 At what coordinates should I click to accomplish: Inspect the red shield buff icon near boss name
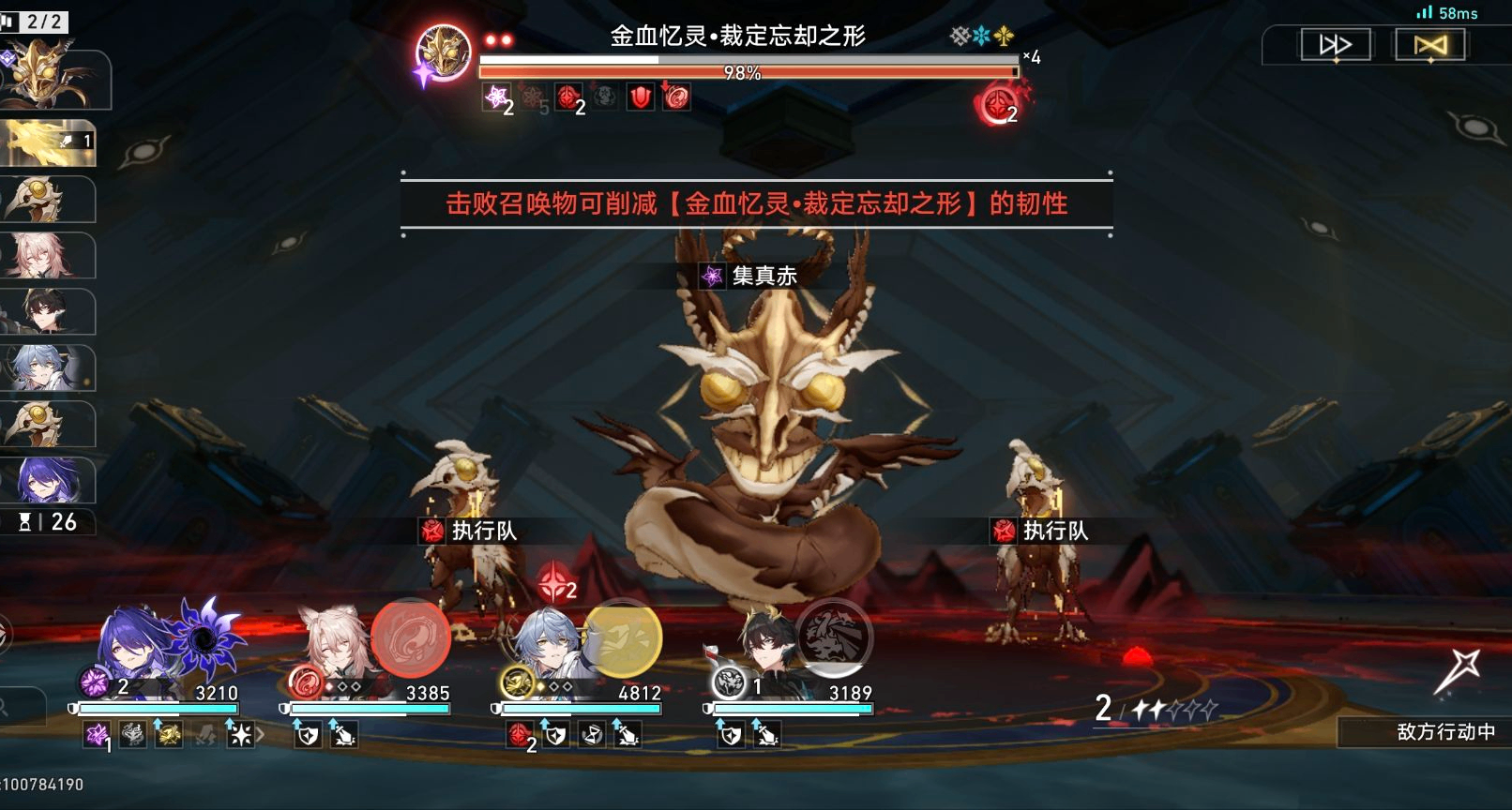pyautogui.click(x=642, y=97)
